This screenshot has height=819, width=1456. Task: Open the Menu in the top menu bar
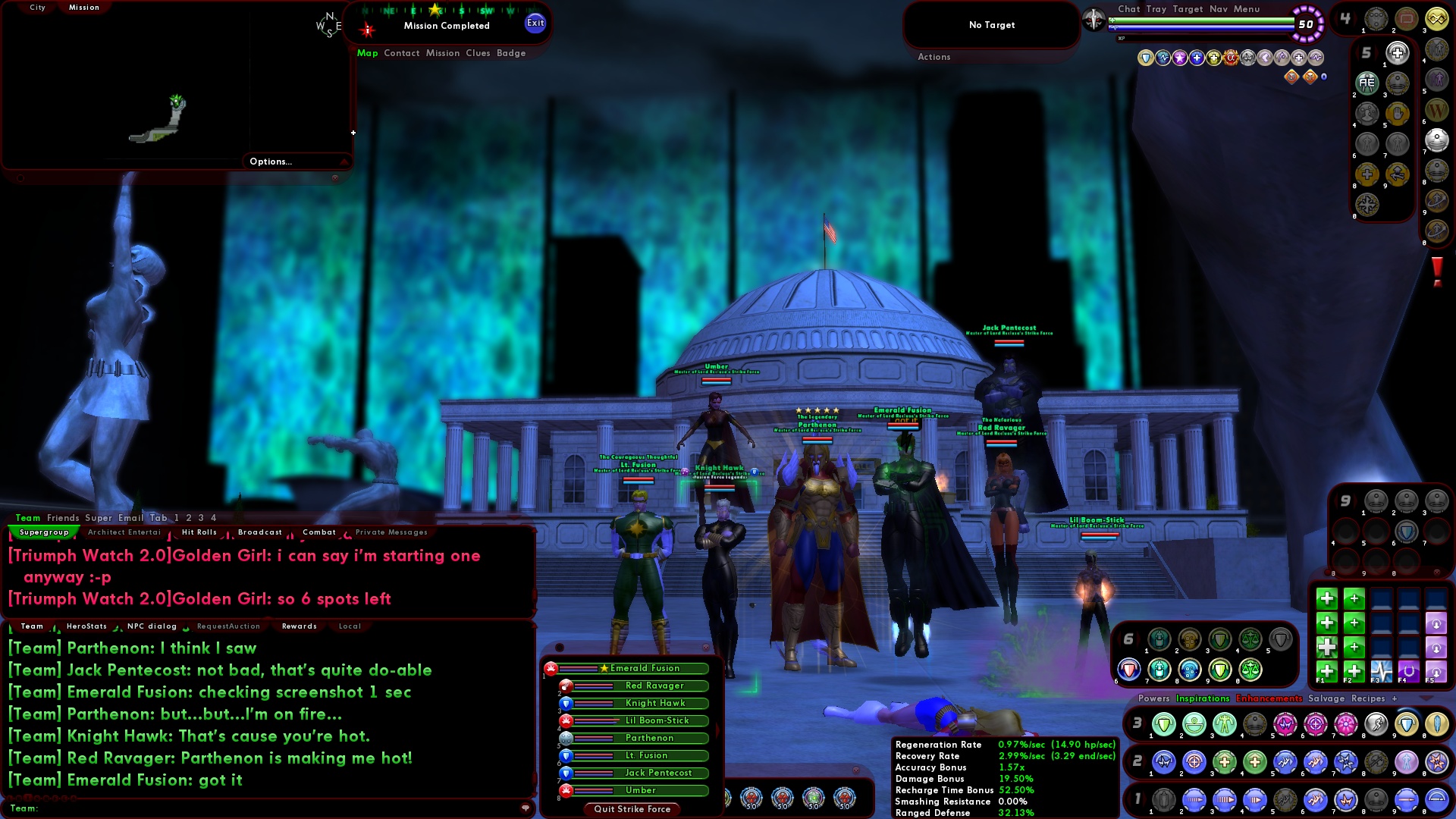pos(1246,9)
